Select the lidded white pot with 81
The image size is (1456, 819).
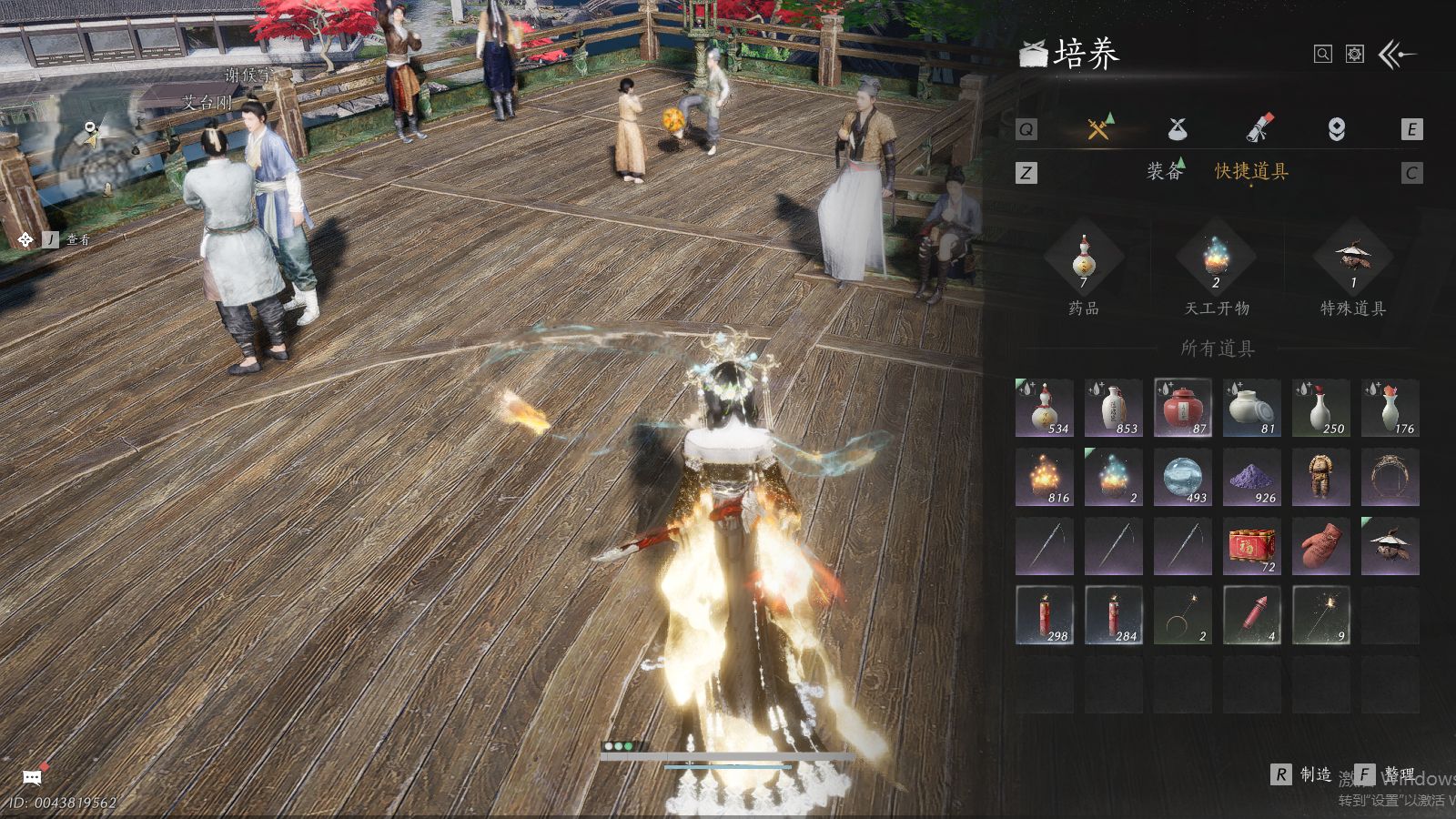click(1251, 408)
